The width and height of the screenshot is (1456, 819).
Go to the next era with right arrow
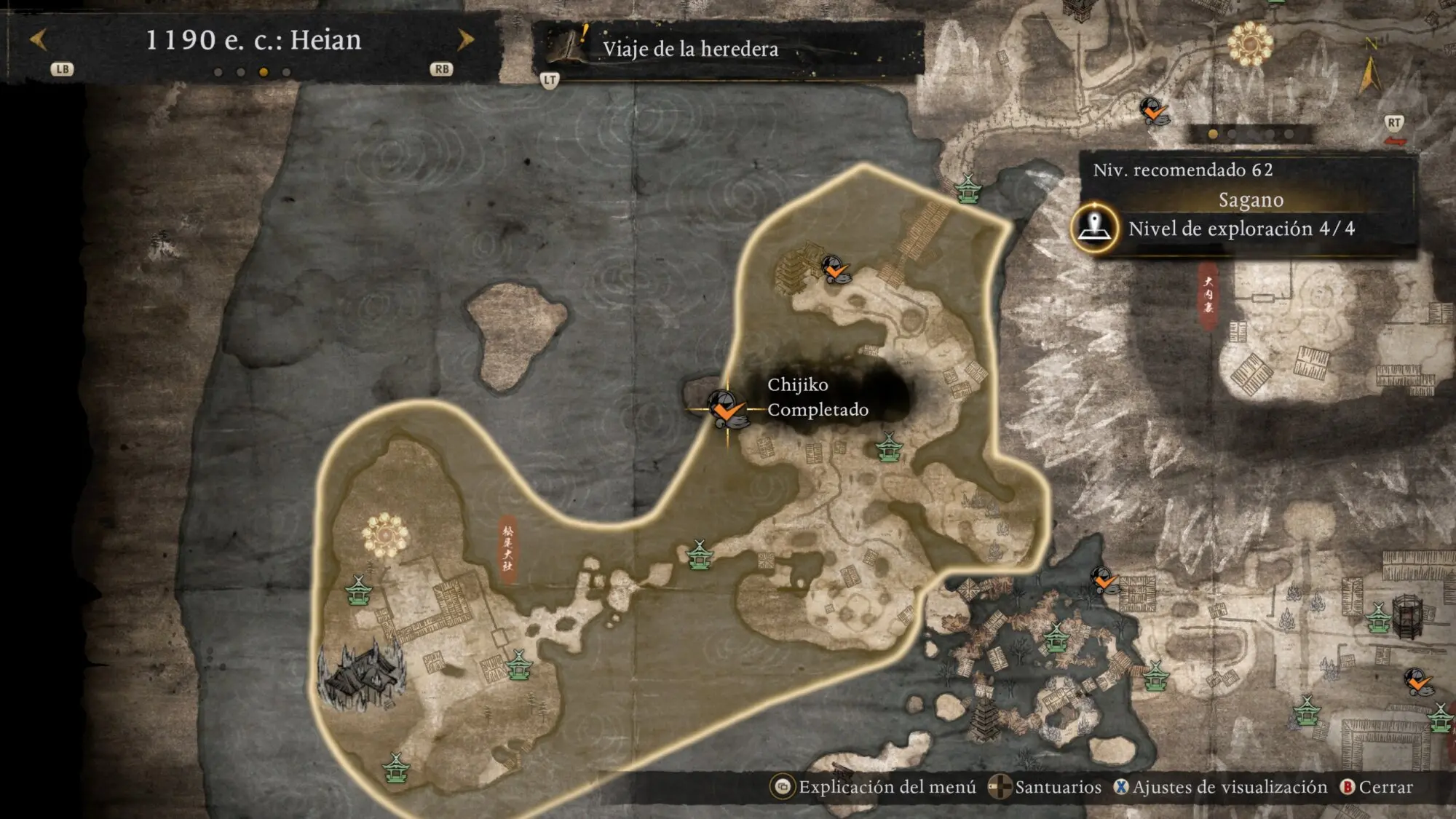(x=465, y=39)
